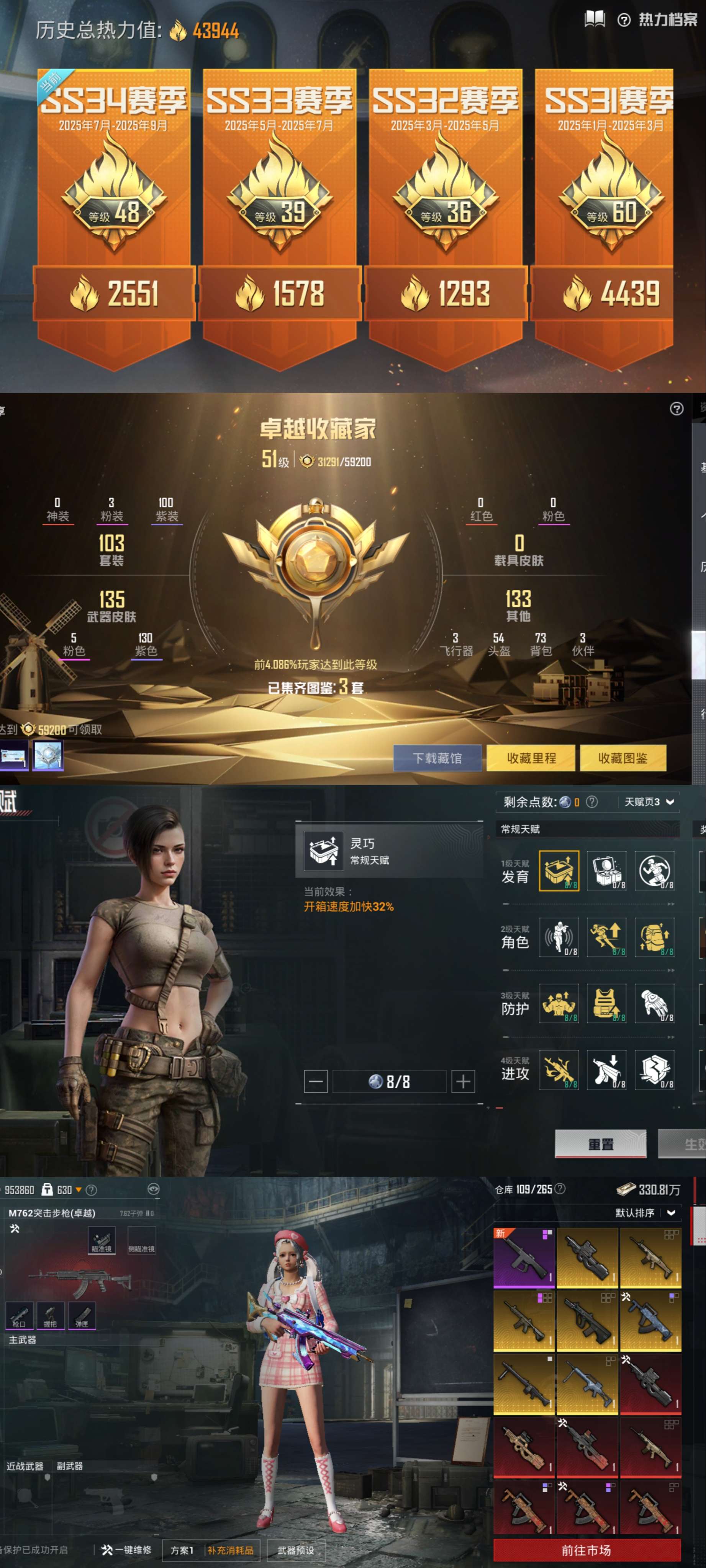Viewport: 706px width, 1568px height.
Task: Click the 下载藏馆 button
Action: [437, 758]
